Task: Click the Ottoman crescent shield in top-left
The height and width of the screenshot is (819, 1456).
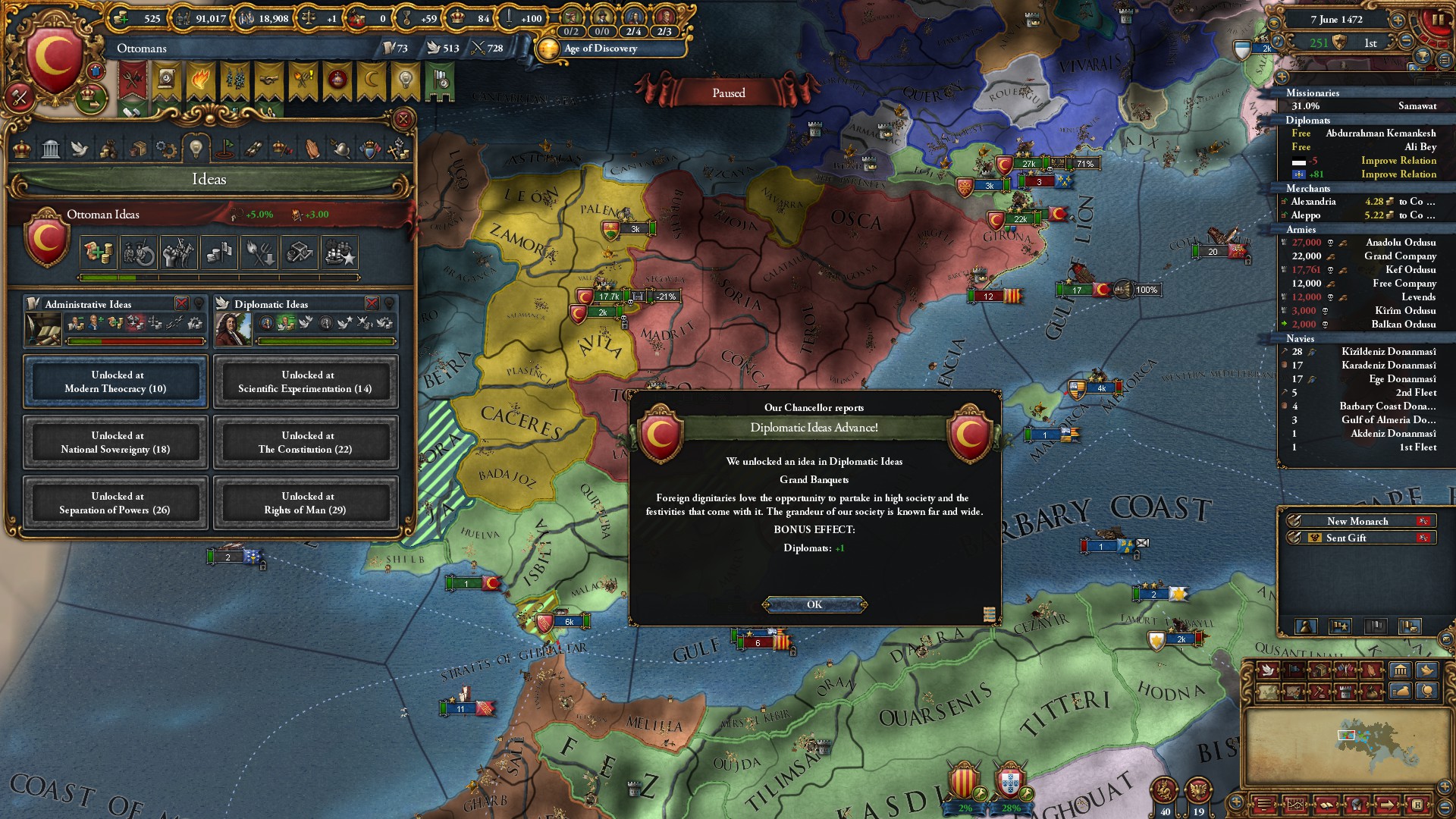Action: pos(53,57)
